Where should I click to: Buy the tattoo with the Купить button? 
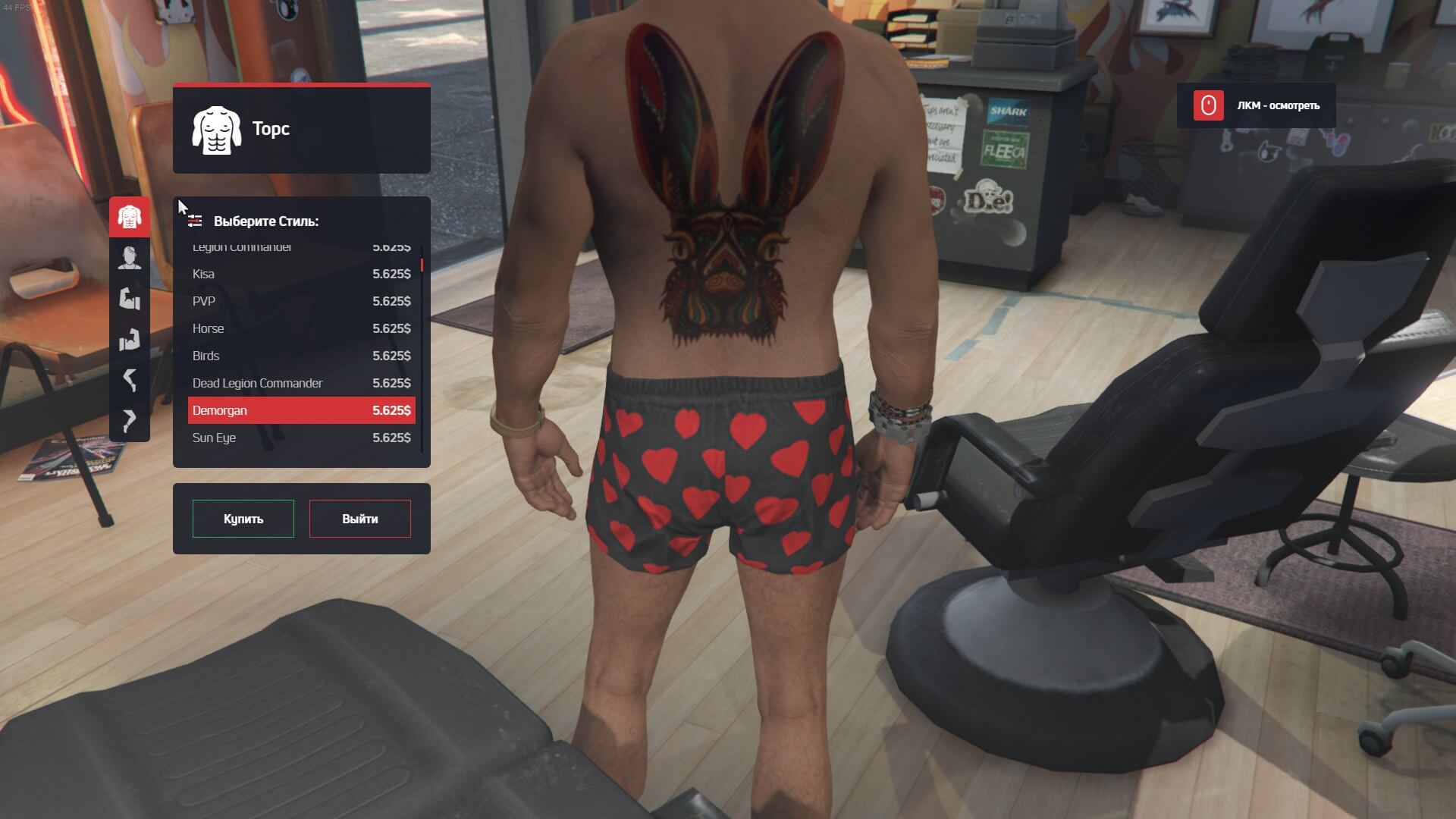click(243, 519)
